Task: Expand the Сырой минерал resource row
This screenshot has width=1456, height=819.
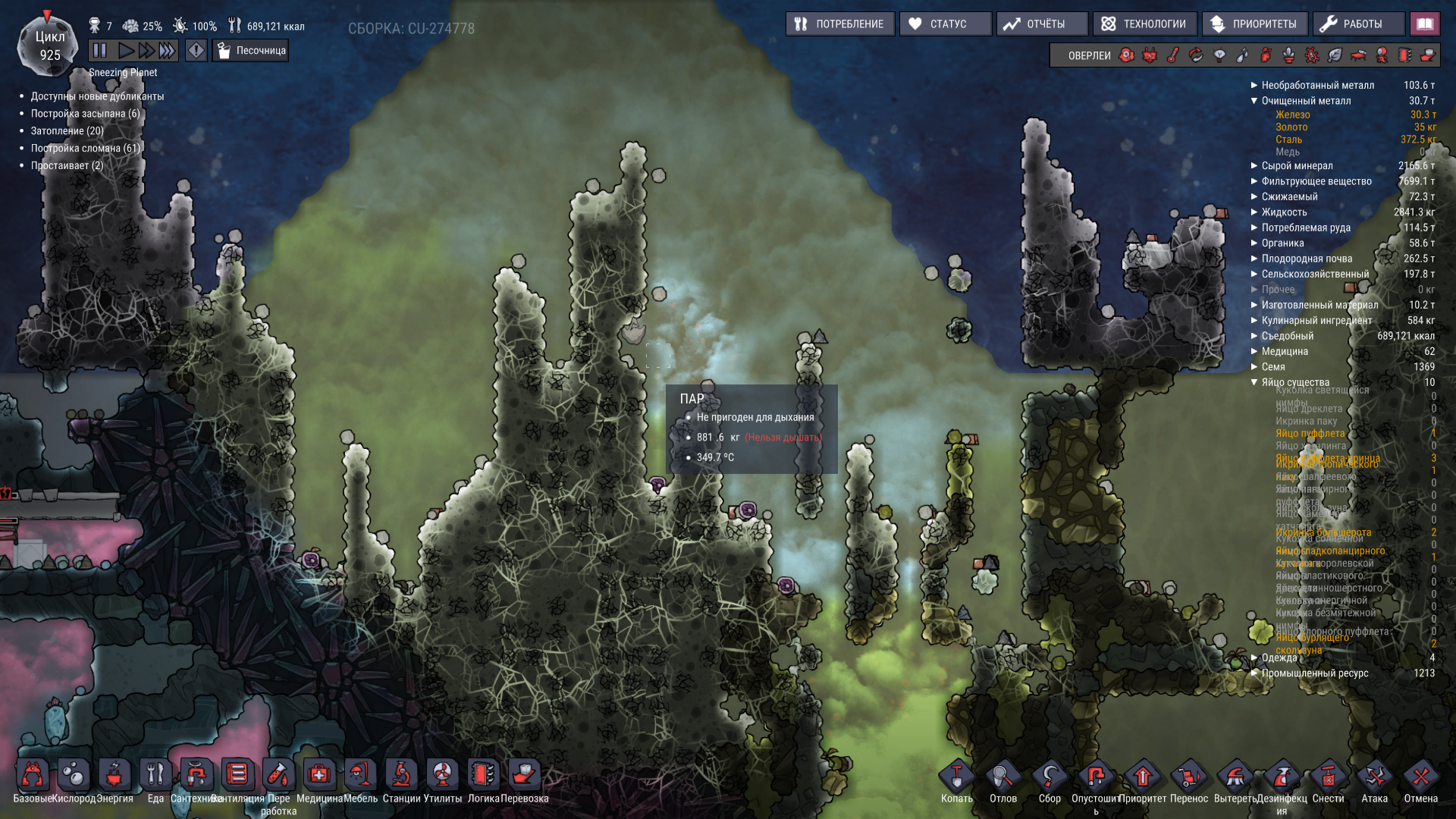Action: (x=1297, y=166)
